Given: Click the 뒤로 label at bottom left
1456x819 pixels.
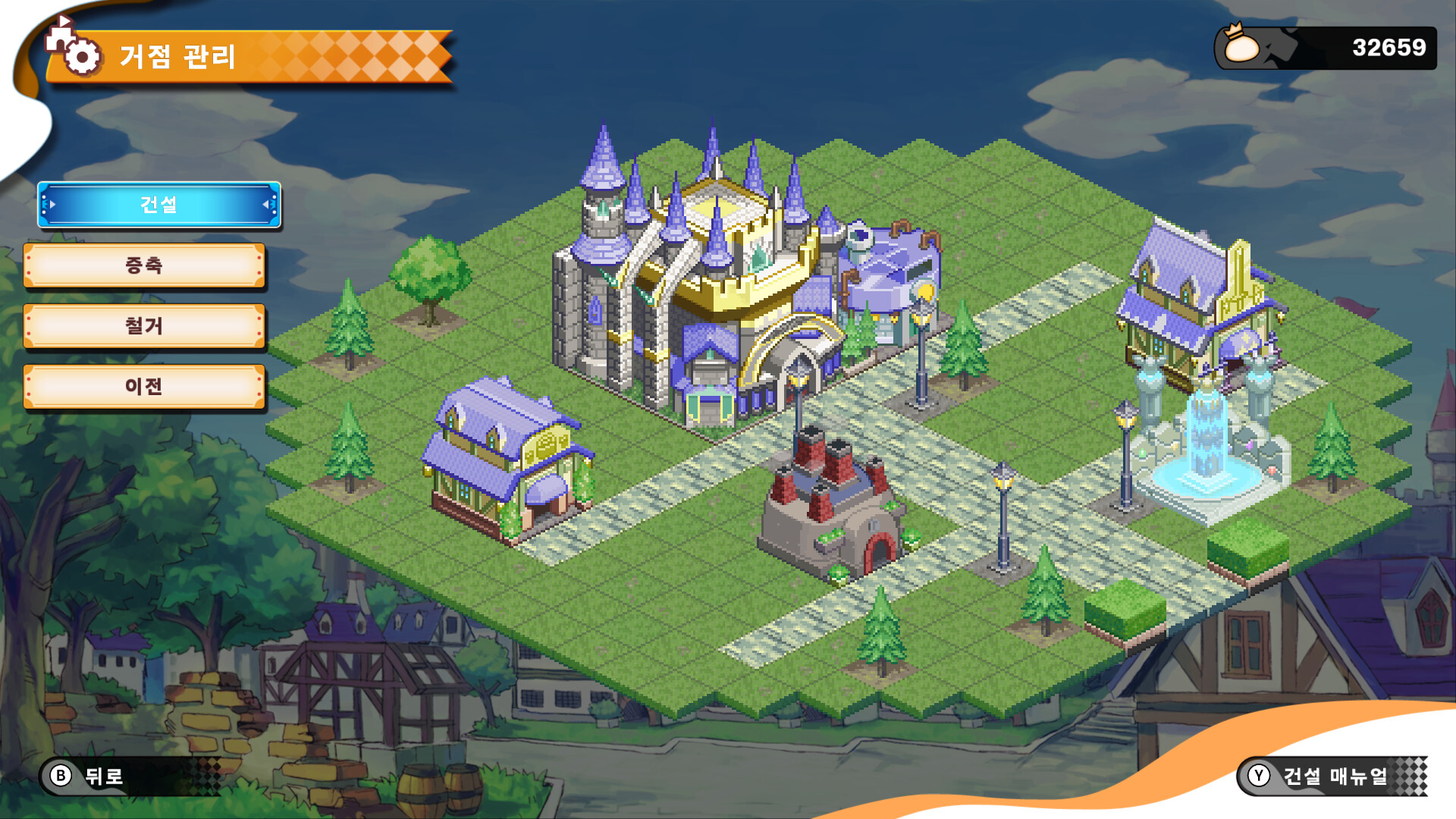Looking at the screenshot, I should tap(102, 776).
